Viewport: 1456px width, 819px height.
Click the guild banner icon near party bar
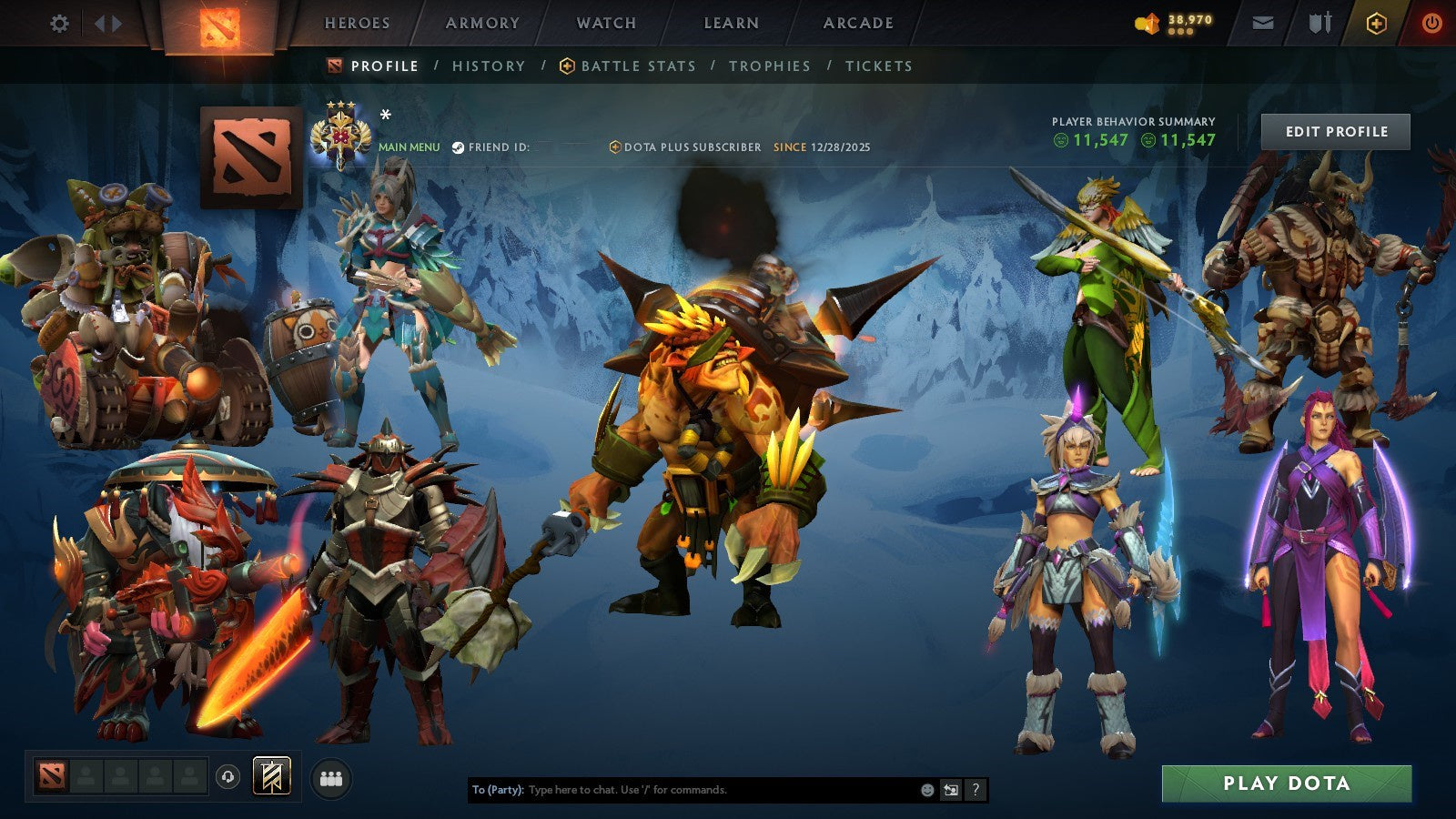point(269,774)
